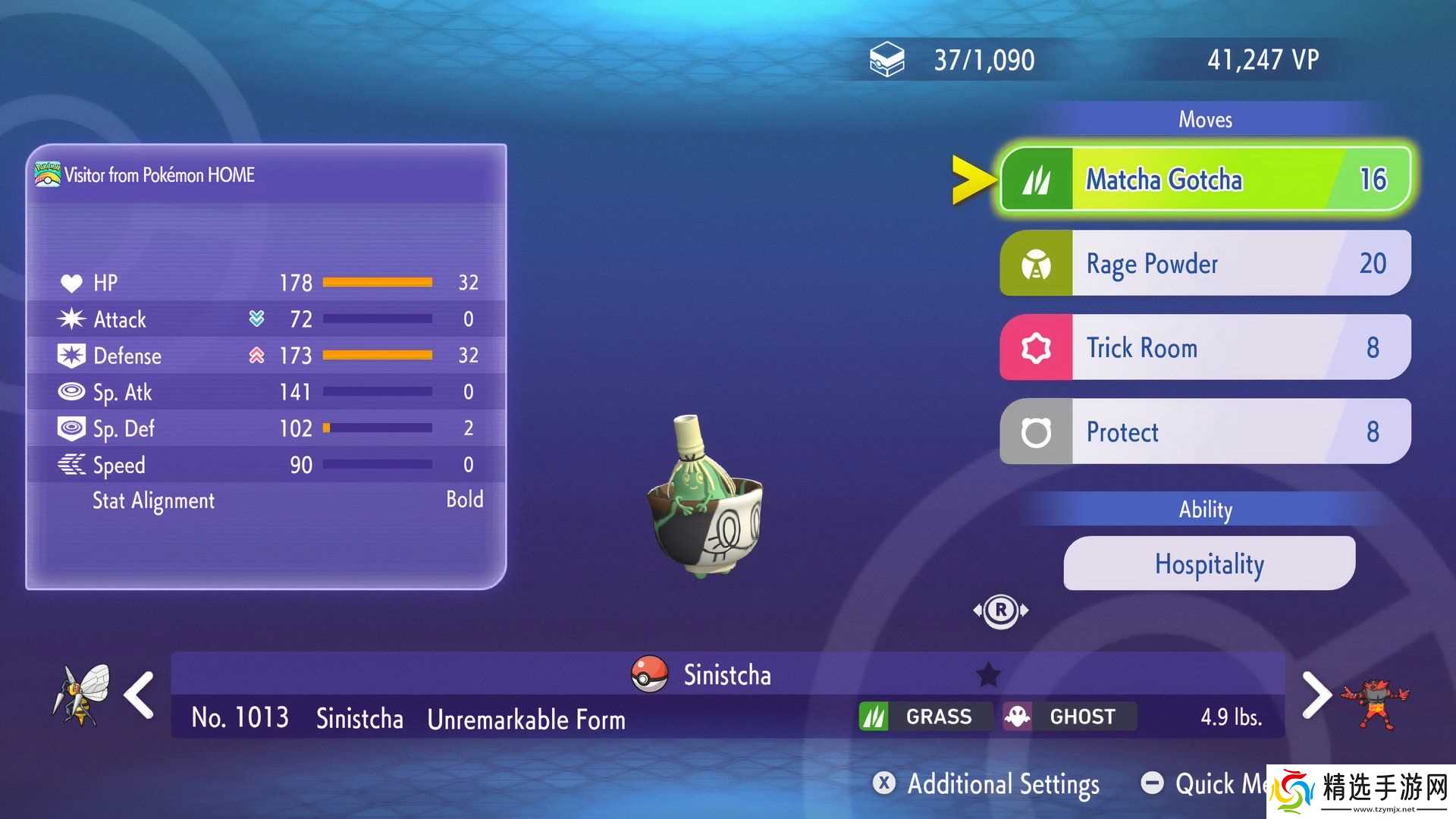Toggle the favorite star marker
1456x819 pixels.
pos(988,674)
